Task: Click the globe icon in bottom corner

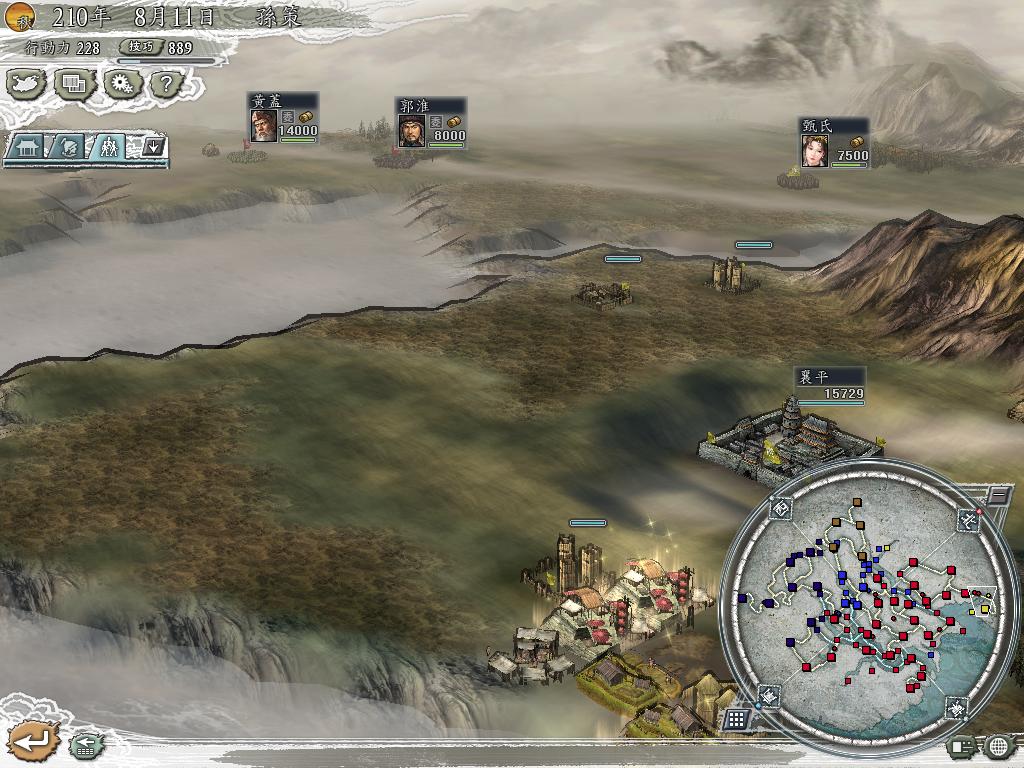Action: 1000,746
